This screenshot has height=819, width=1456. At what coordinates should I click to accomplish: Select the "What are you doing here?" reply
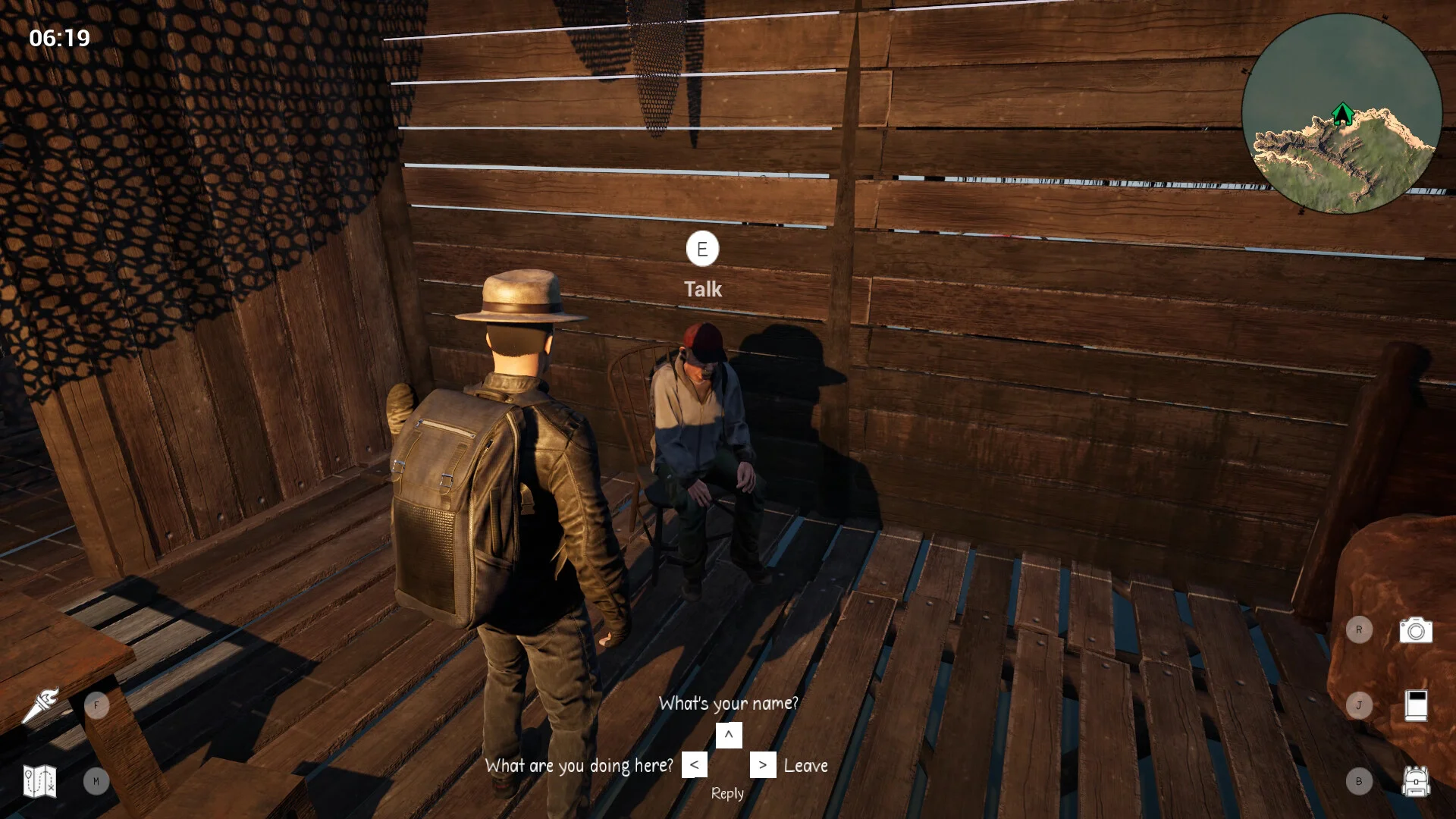579,766
